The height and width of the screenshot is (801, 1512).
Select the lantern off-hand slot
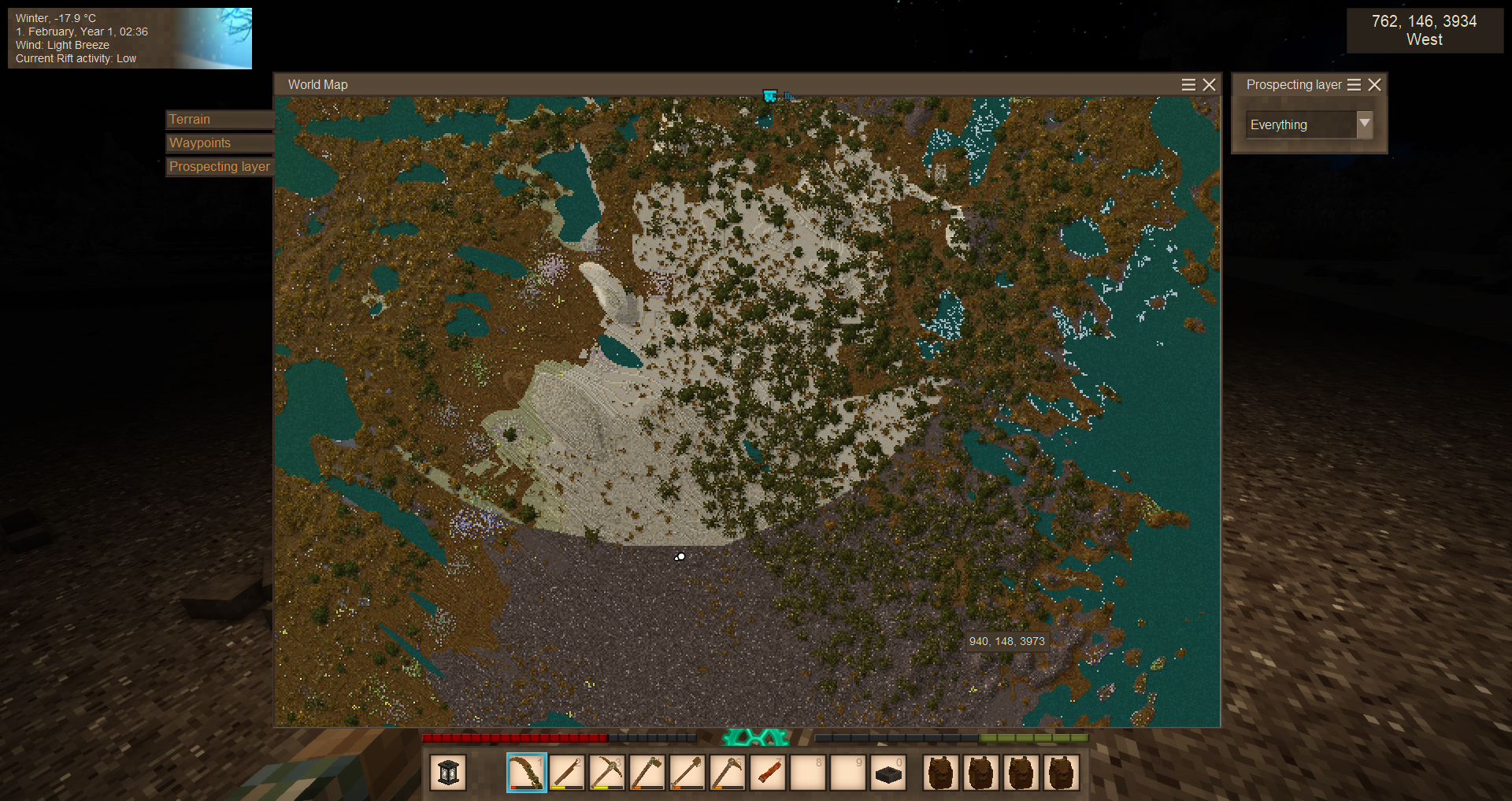pos(448,773)
